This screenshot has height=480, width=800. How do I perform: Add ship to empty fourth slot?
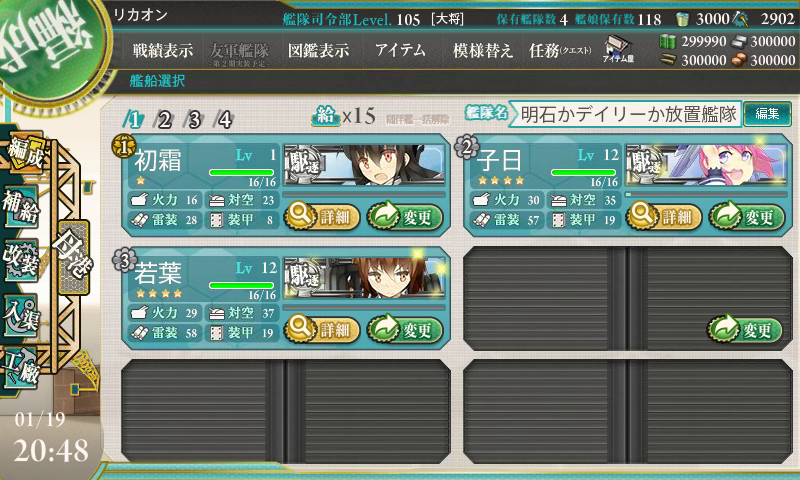(x=747, y=328)
